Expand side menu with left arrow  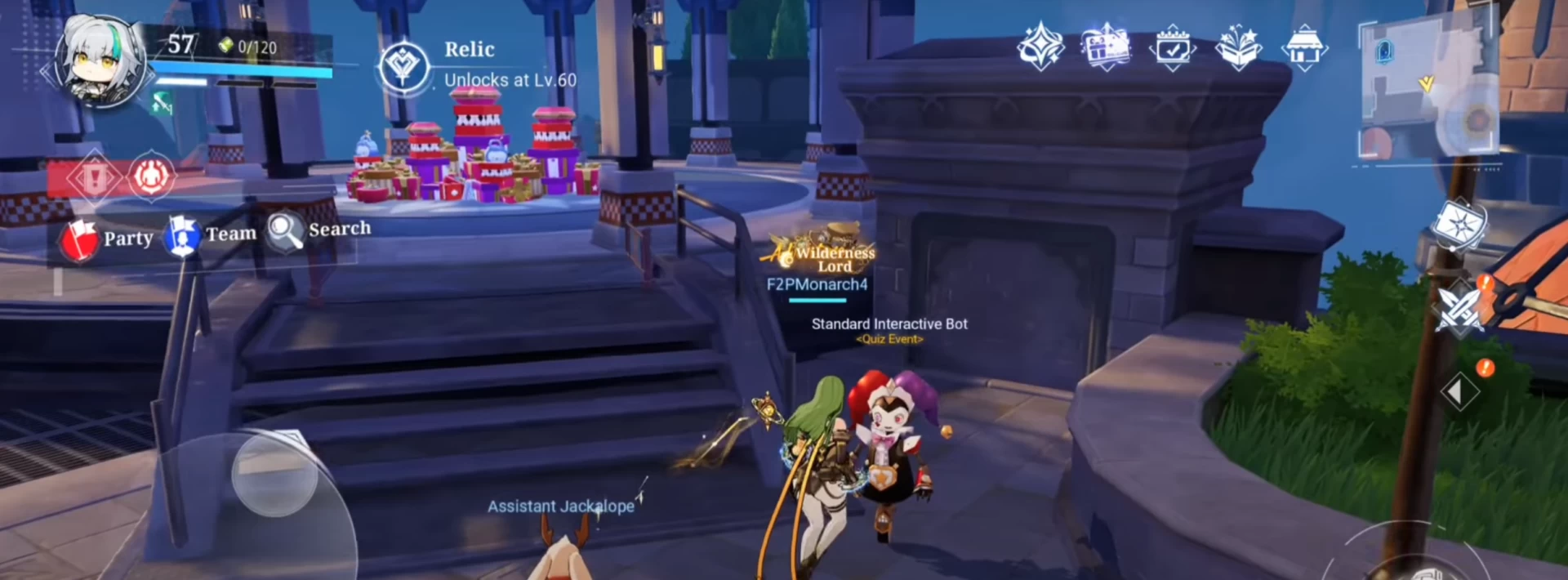pyautogui.click(x=1459, y=392)
